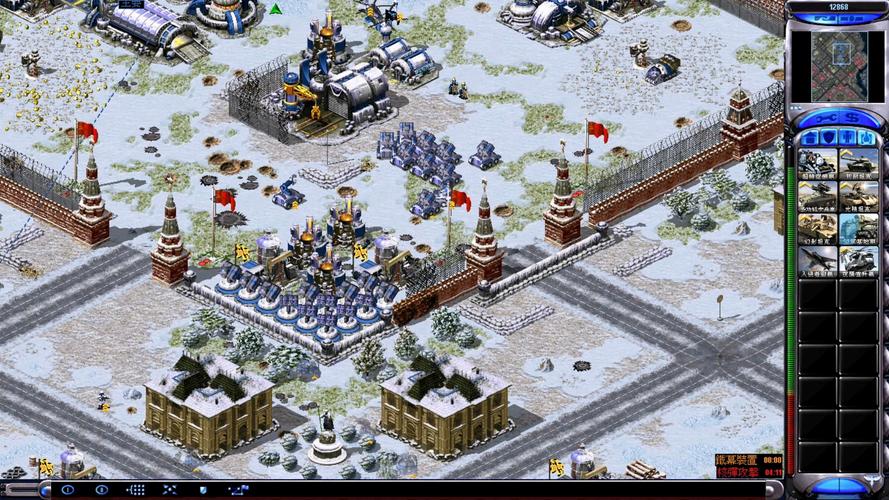889x500 pixels.
Task: Switch to the defenses build tab
Action: coord(826,137)
